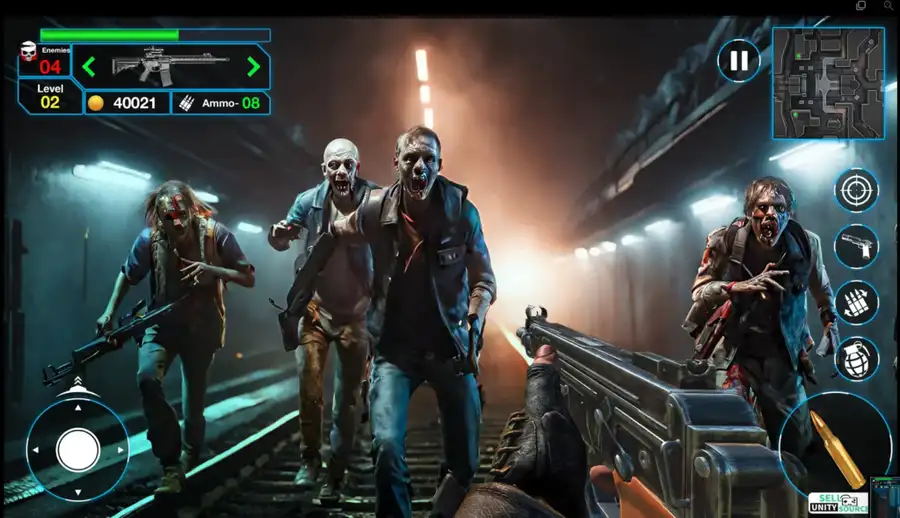The image size is (900, 518).
Task: Switch to the previous weapon with left arrow
Action: 89,67
